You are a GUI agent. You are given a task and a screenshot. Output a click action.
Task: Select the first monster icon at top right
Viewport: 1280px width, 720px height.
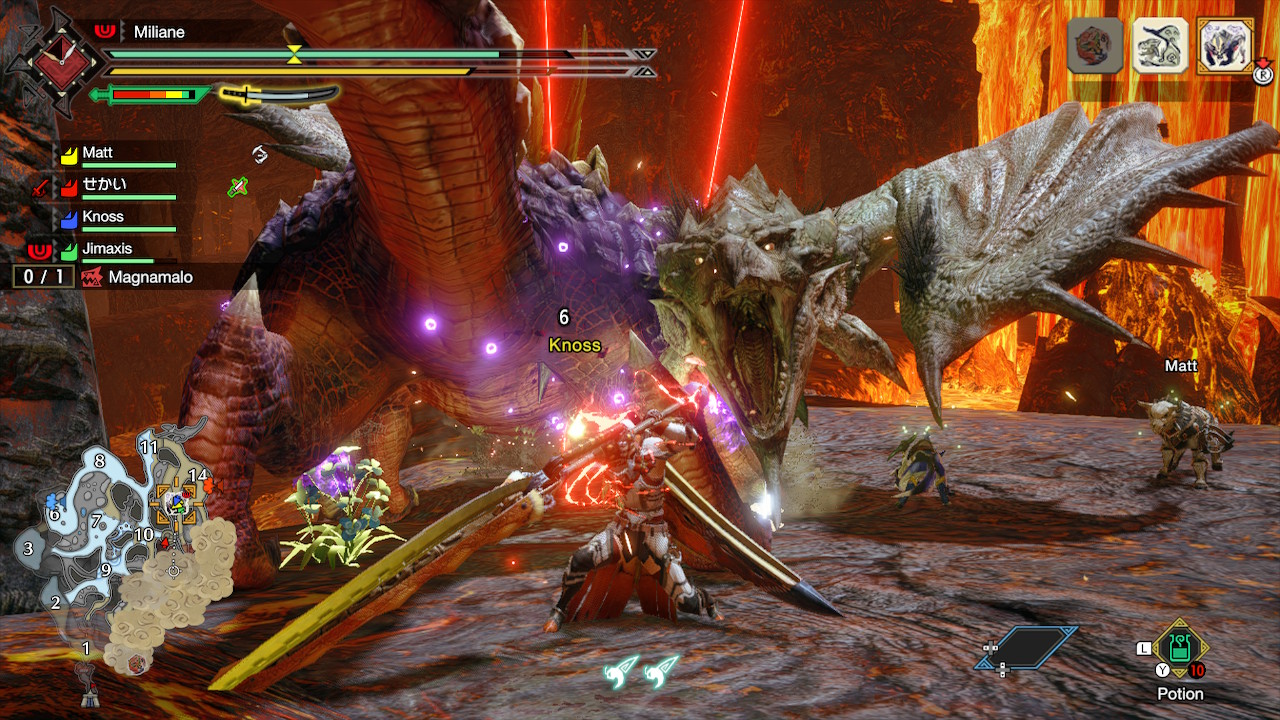[1095, 45]
